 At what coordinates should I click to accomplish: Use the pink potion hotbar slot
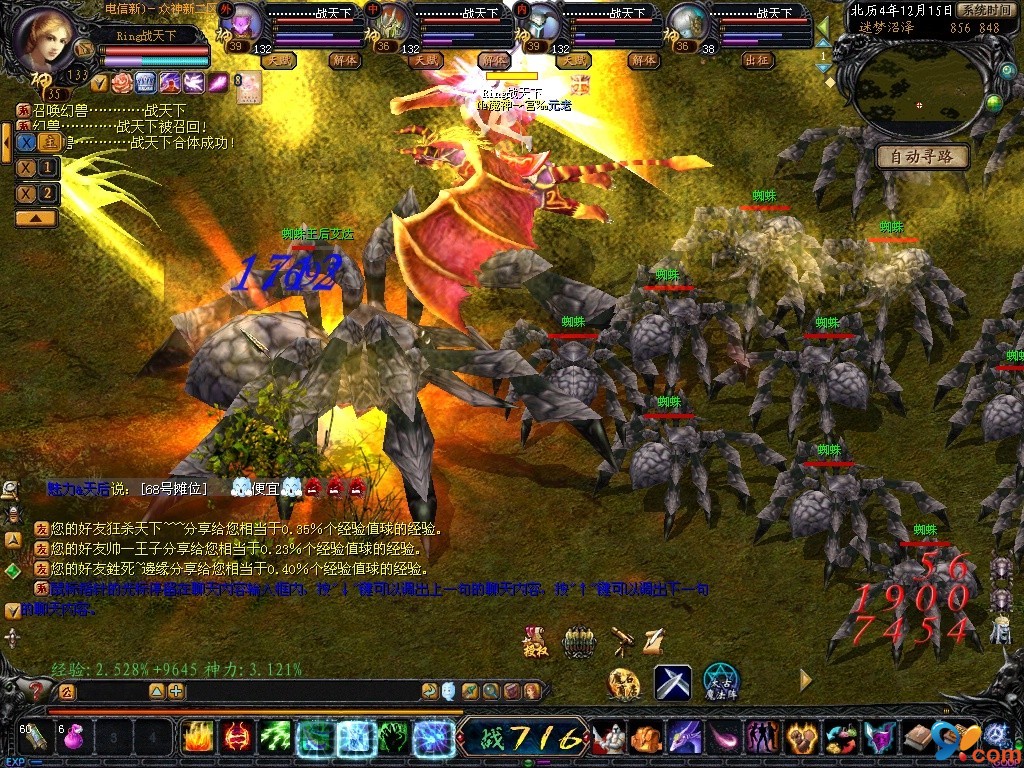(x=74, y=739)
